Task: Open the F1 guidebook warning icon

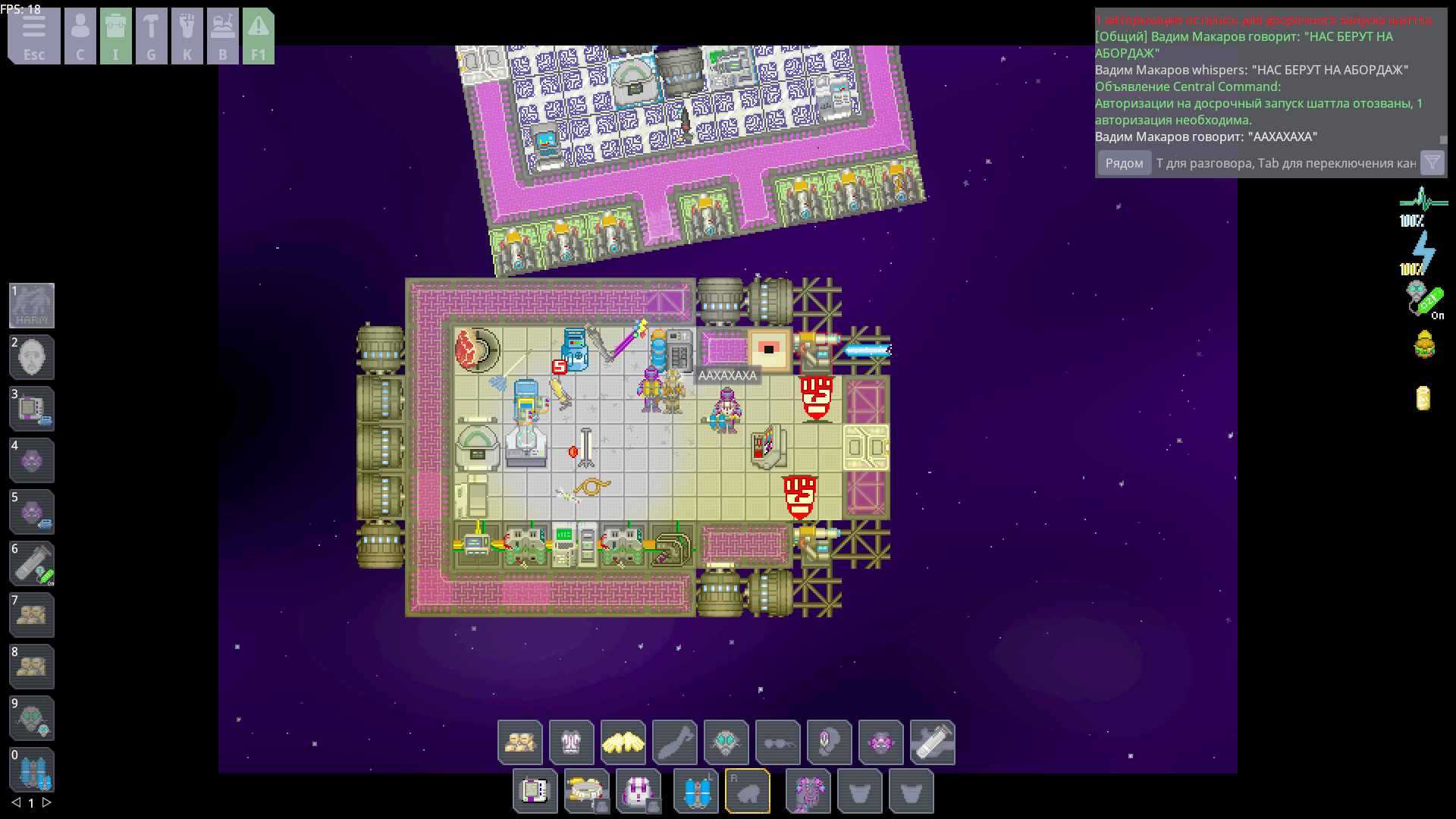Action: coord(259,36)
